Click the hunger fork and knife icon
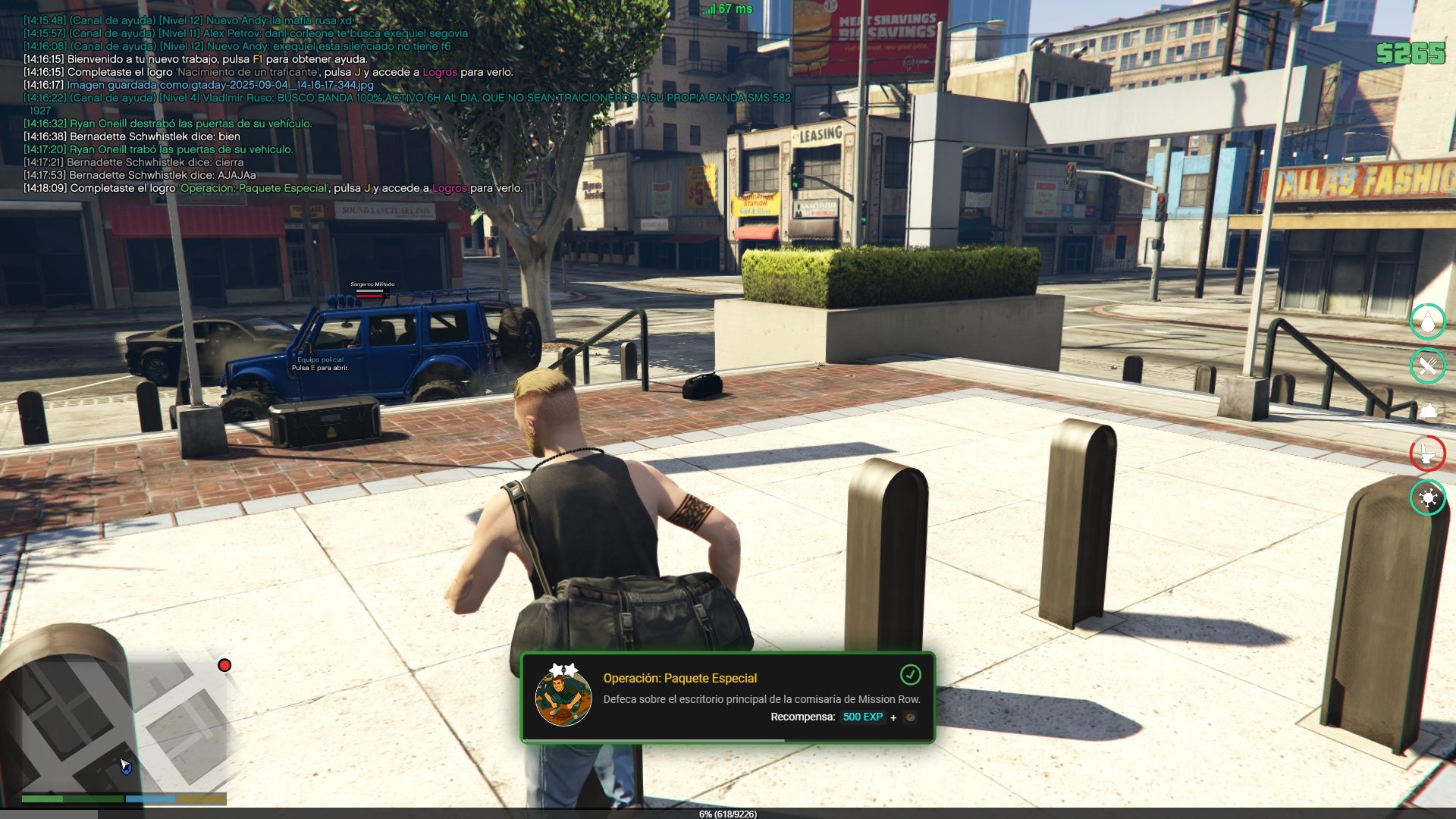The height and width of the screenshot is (819, 1456). coord(1427,366)
